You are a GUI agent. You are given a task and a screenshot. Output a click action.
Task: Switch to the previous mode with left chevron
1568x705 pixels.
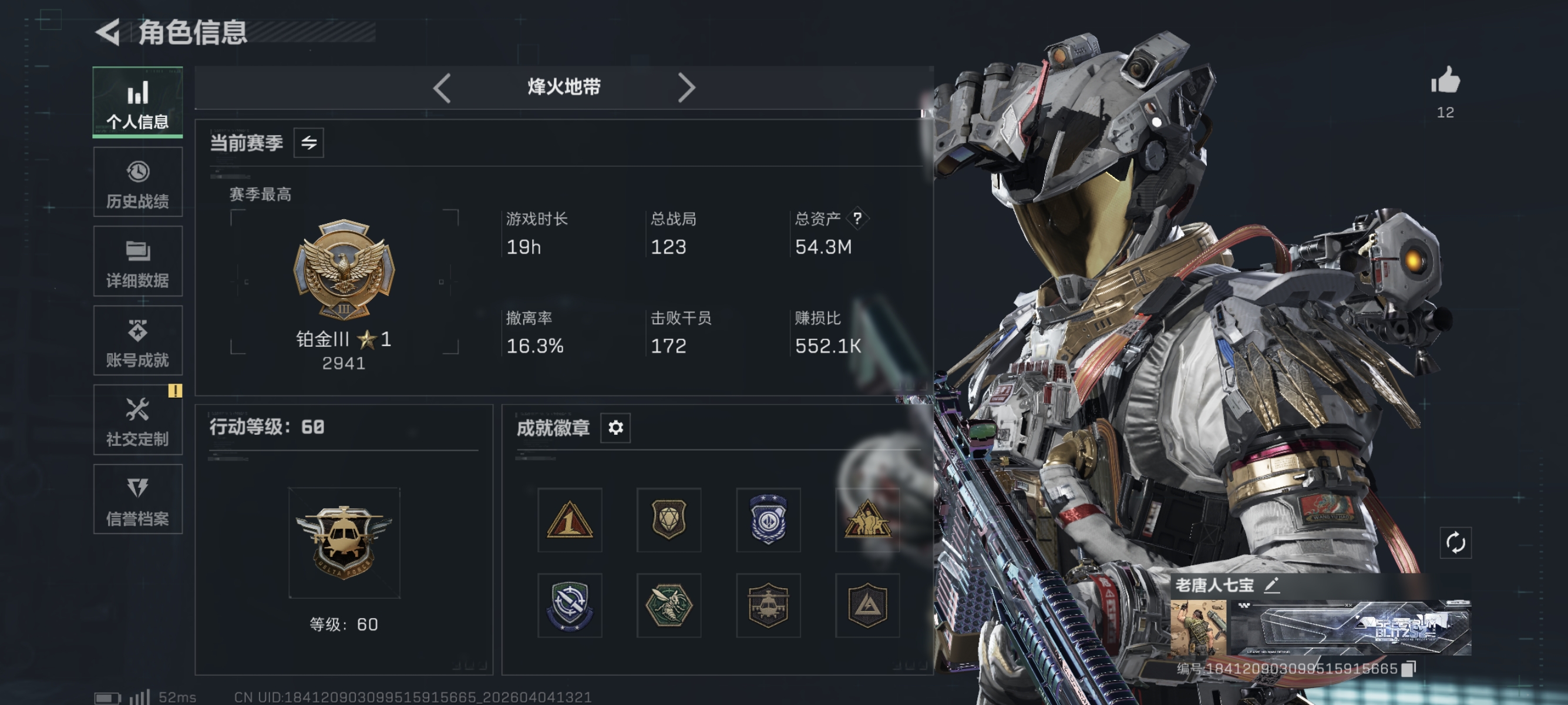tap(442, 87)
